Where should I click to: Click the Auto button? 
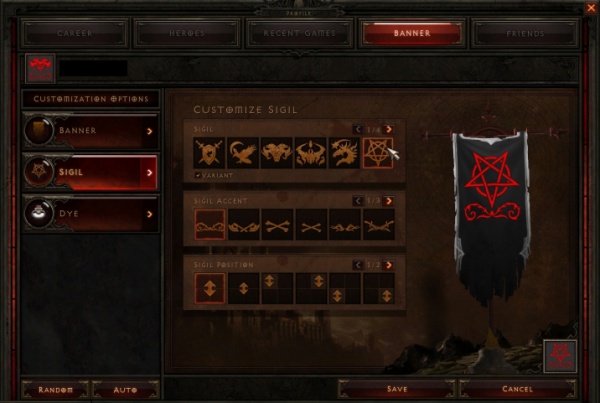[x=126, y=388]
